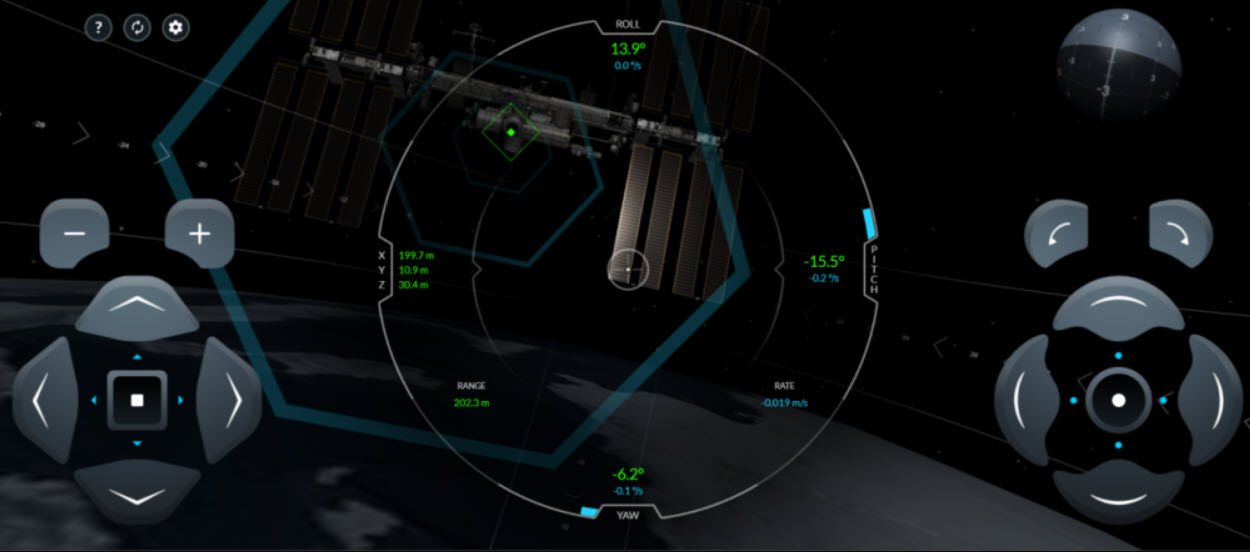Open the question mark help button
This screenshot has width=1250, height=552.
pos(98,27)
